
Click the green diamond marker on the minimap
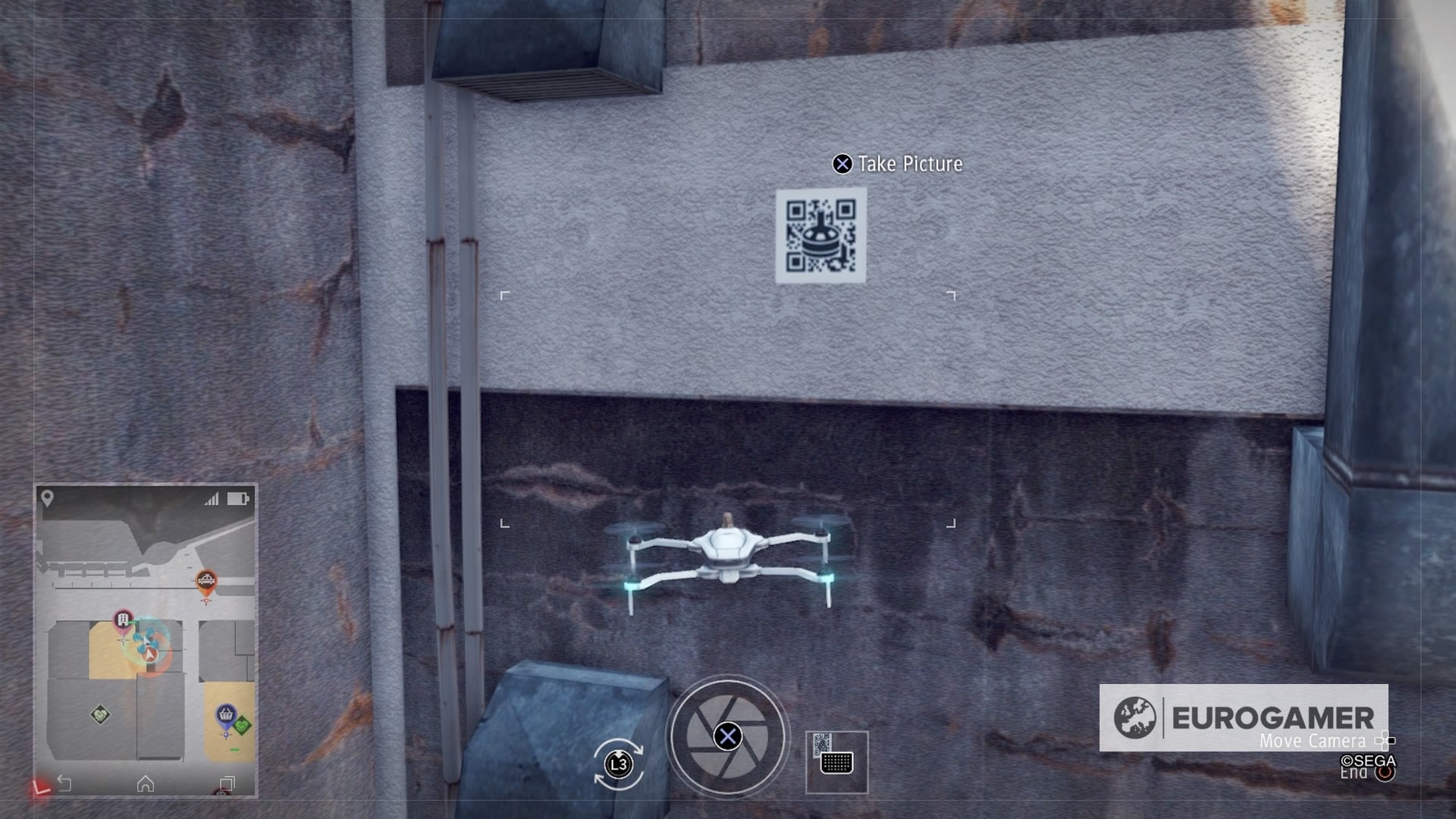pyautogui.click(x=101, y=714)
